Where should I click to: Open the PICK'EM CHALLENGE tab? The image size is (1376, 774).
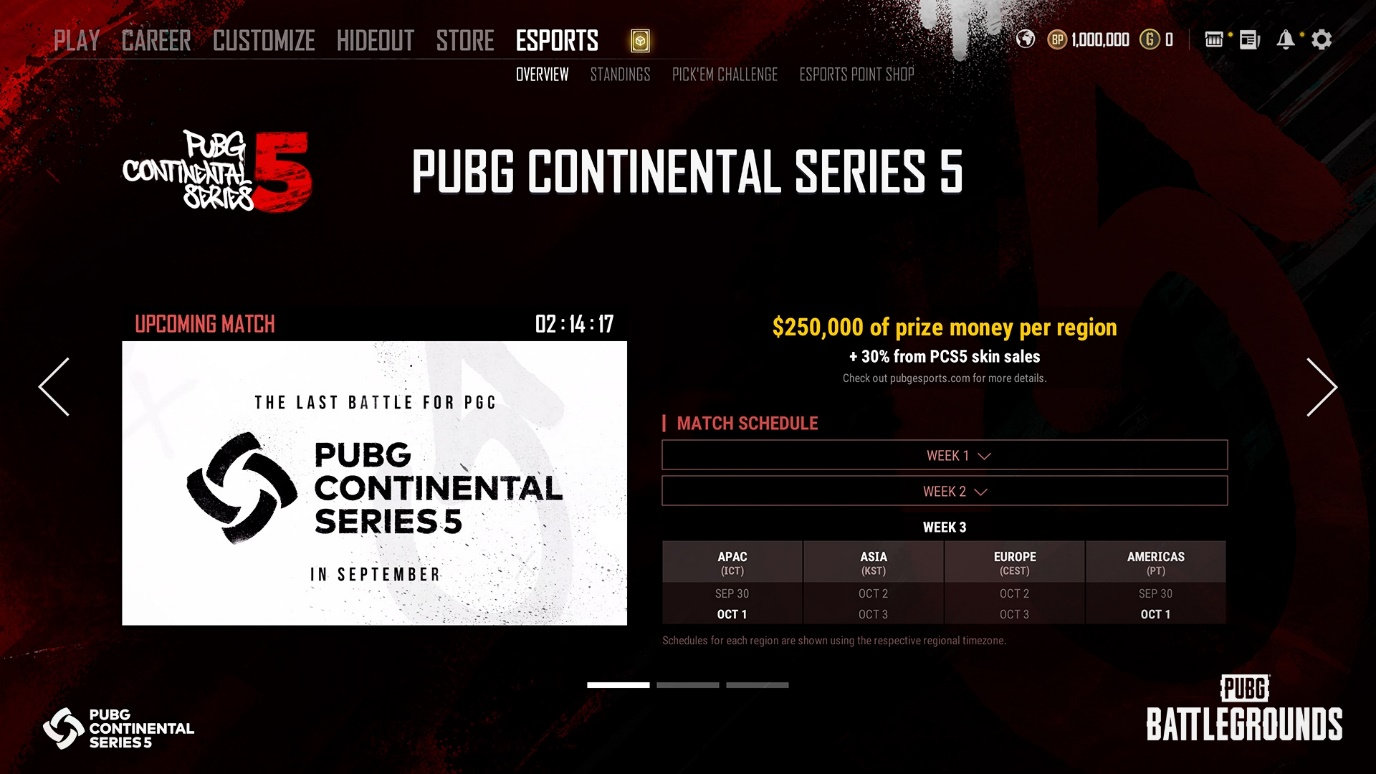click(724, 74)
